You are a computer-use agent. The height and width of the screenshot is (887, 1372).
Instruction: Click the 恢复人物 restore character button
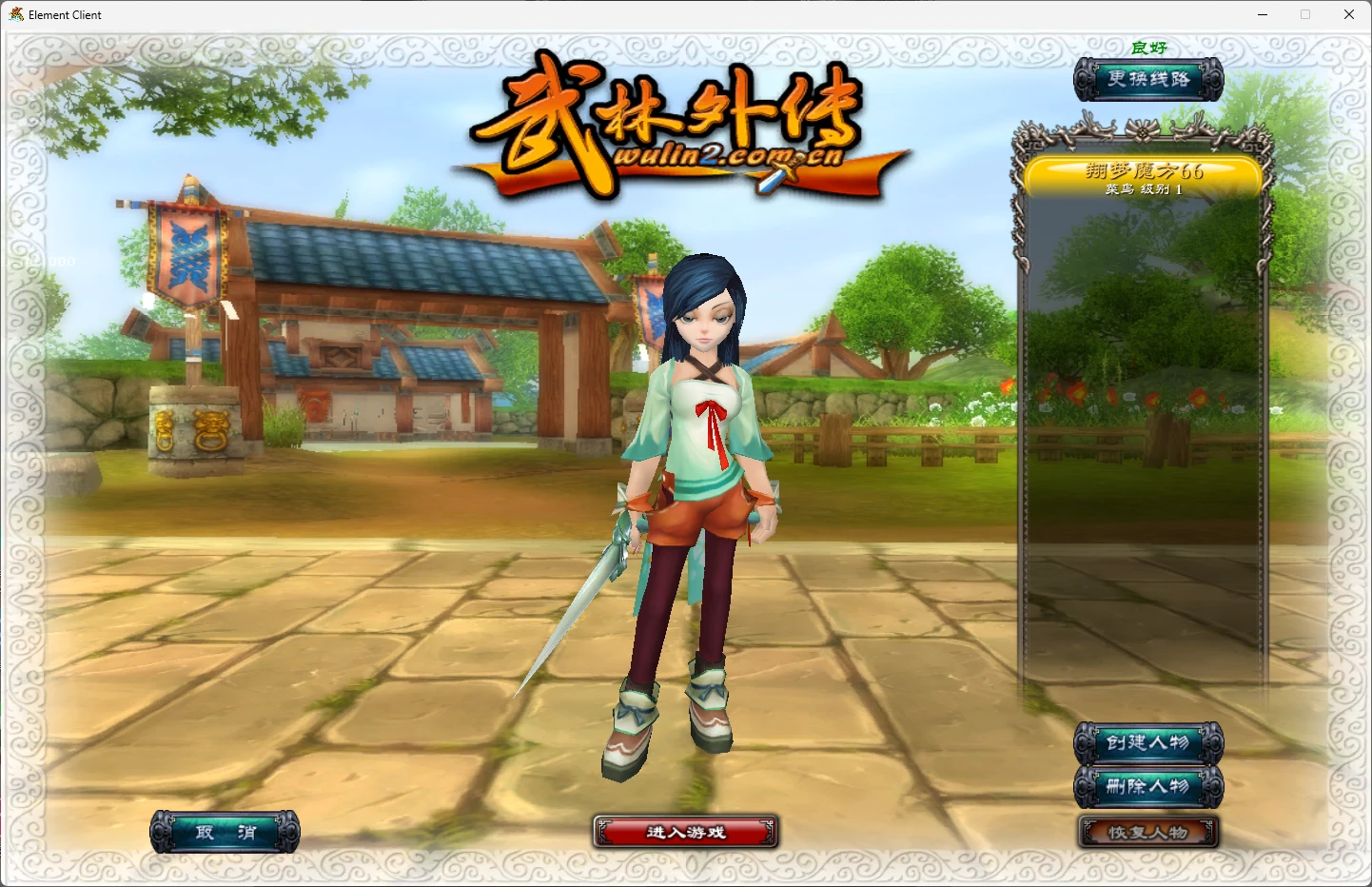[1148, 833]
